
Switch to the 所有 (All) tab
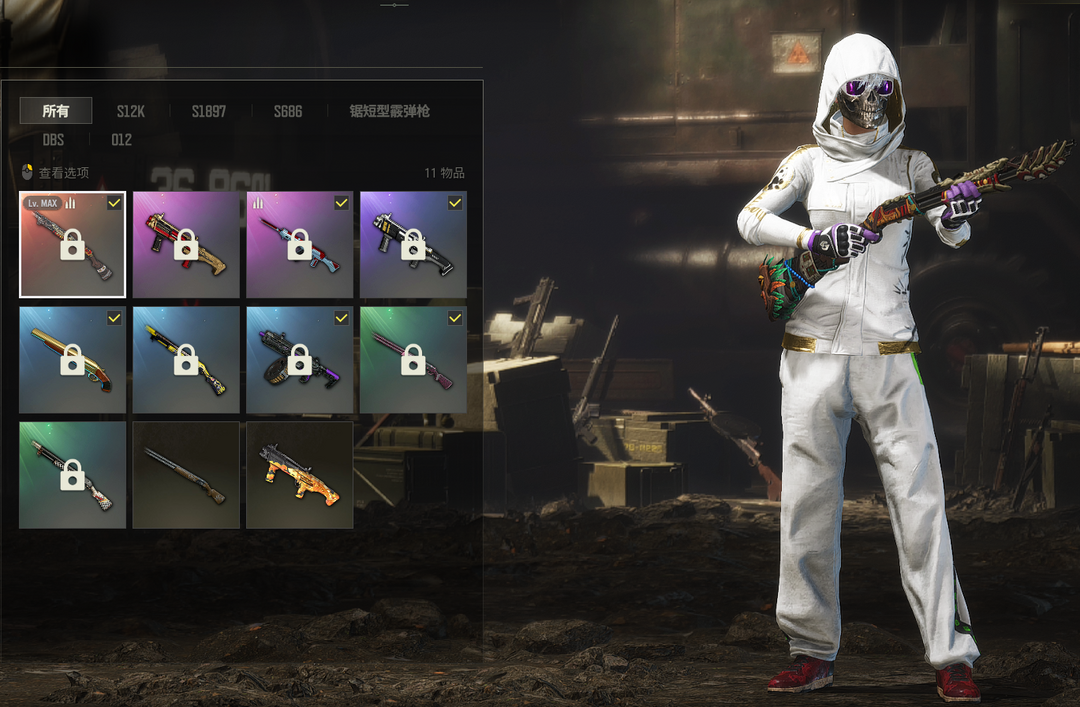pos(56,111)
